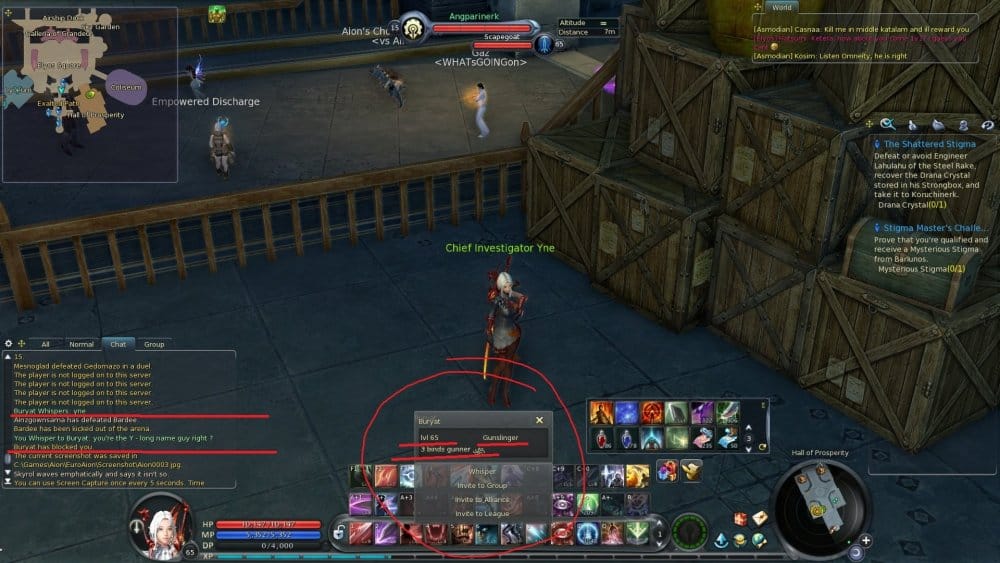Select Invite to Group option
Screen dimensions: 1000x563
coord(482,485)
